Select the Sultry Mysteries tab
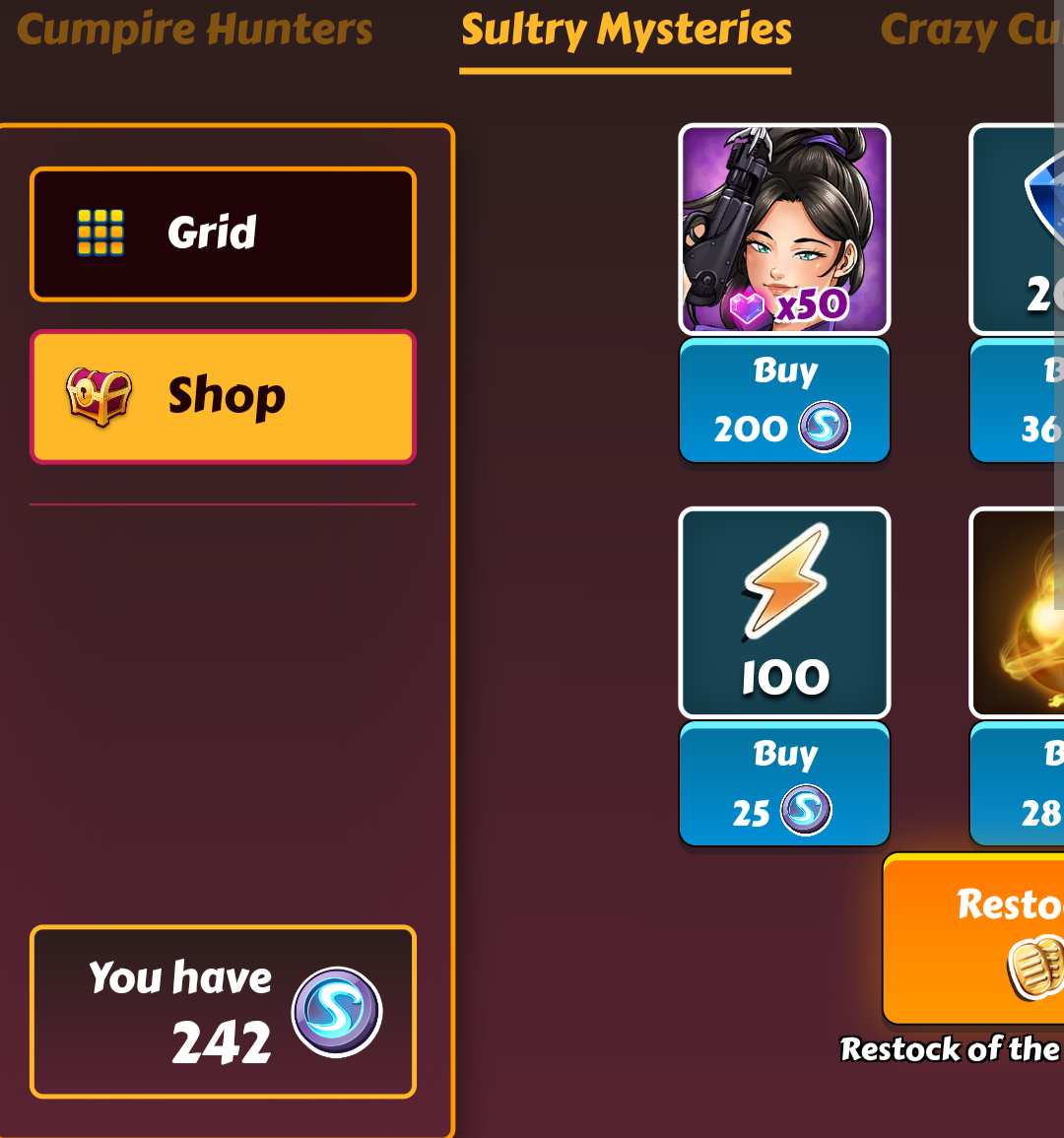The height and width of the screenshot is (1138, 1064). pyautogui.click(x=626, y=32)
